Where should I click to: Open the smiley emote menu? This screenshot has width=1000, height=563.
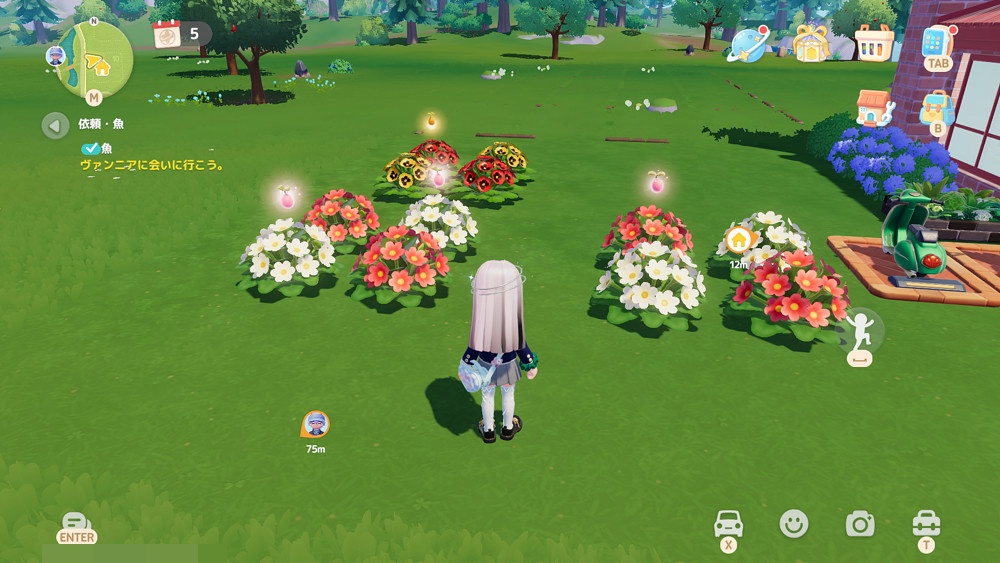point(794,523)
